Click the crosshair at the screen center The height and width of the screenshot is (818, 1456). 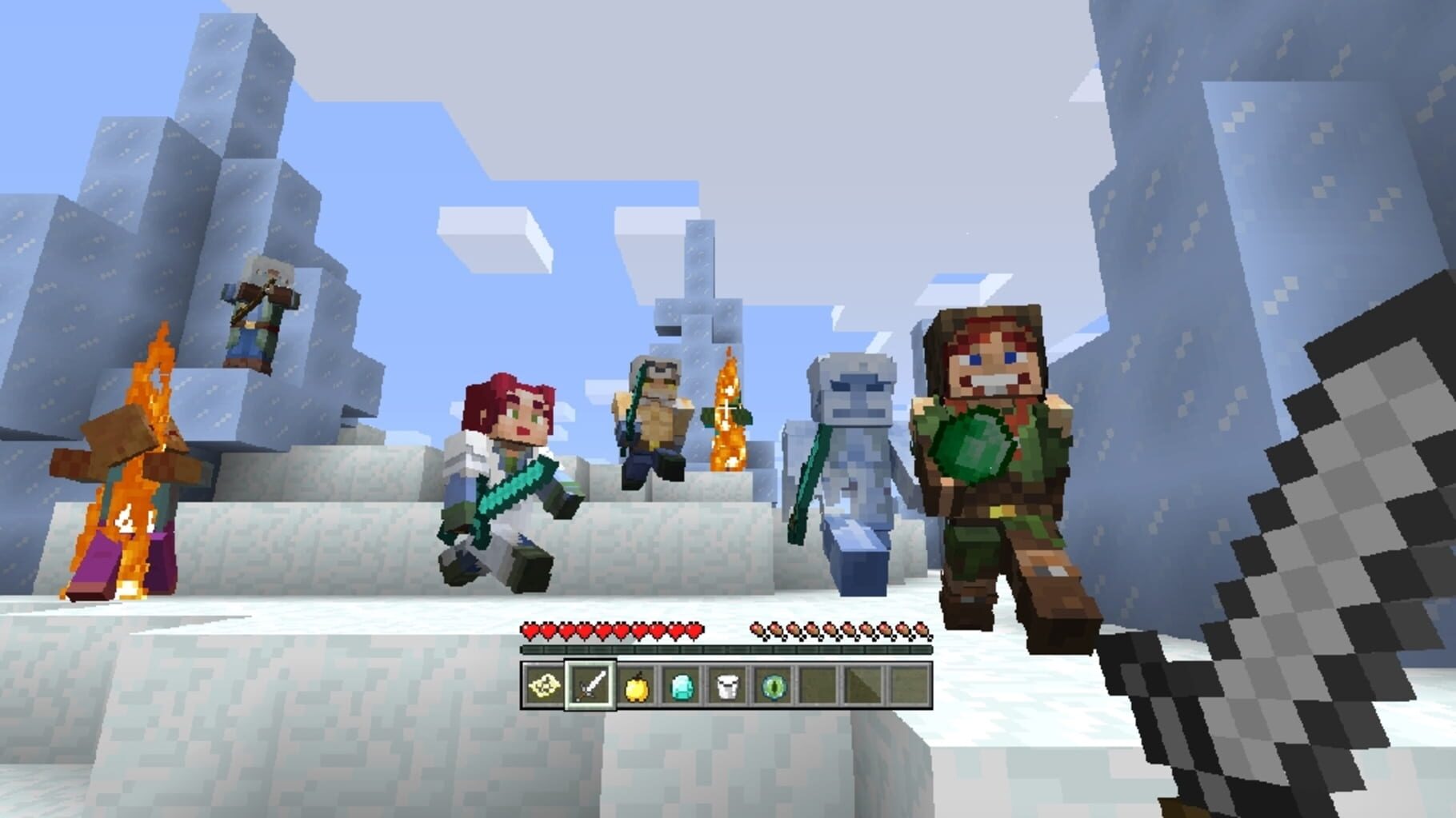(x=728, y=409)
